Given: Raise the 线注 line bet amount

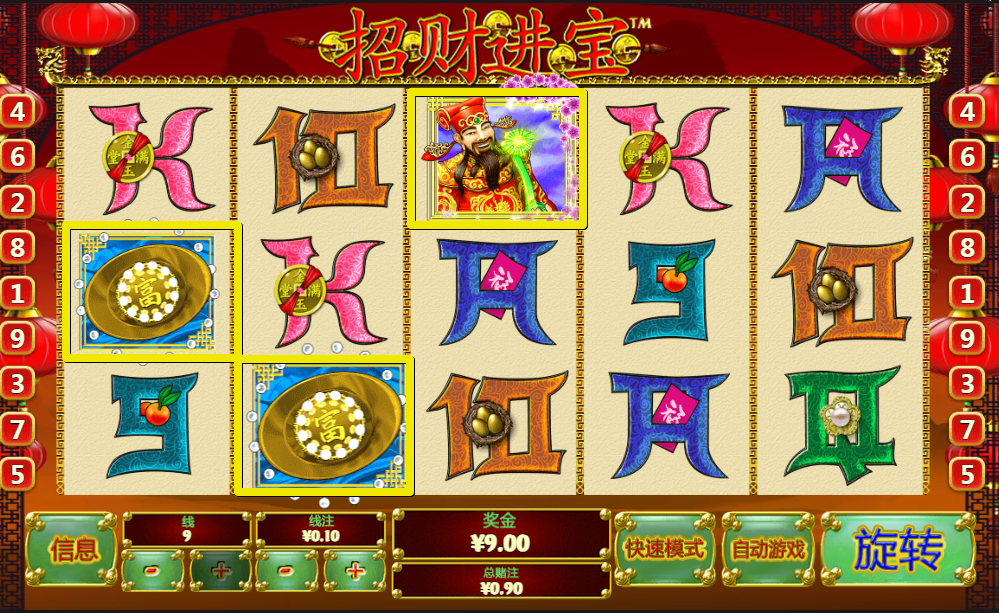Looking at the screenshot, I should pos(354,571).
